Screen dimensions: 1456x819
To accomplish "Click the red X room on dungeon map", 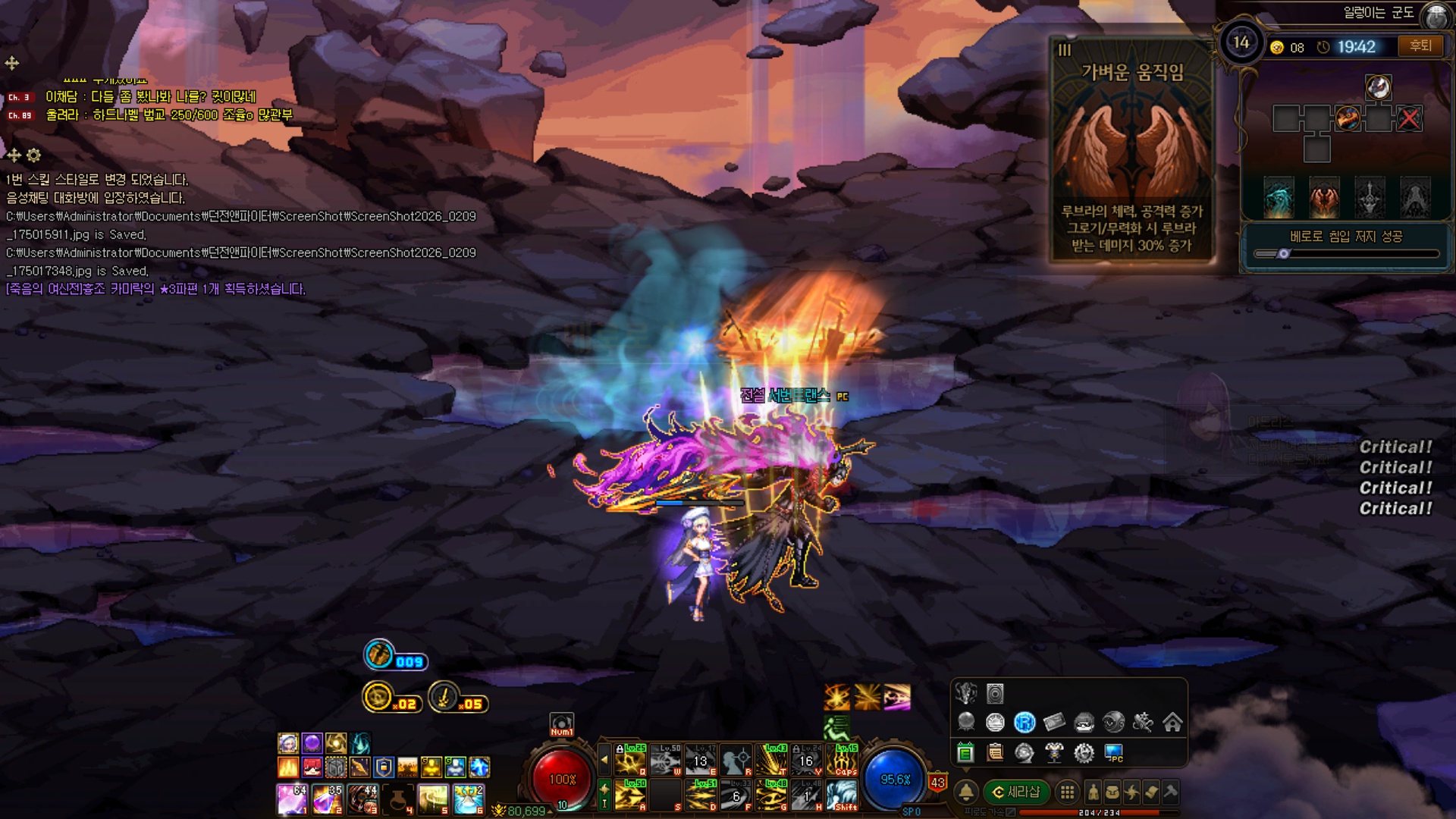I will 1409,118.
